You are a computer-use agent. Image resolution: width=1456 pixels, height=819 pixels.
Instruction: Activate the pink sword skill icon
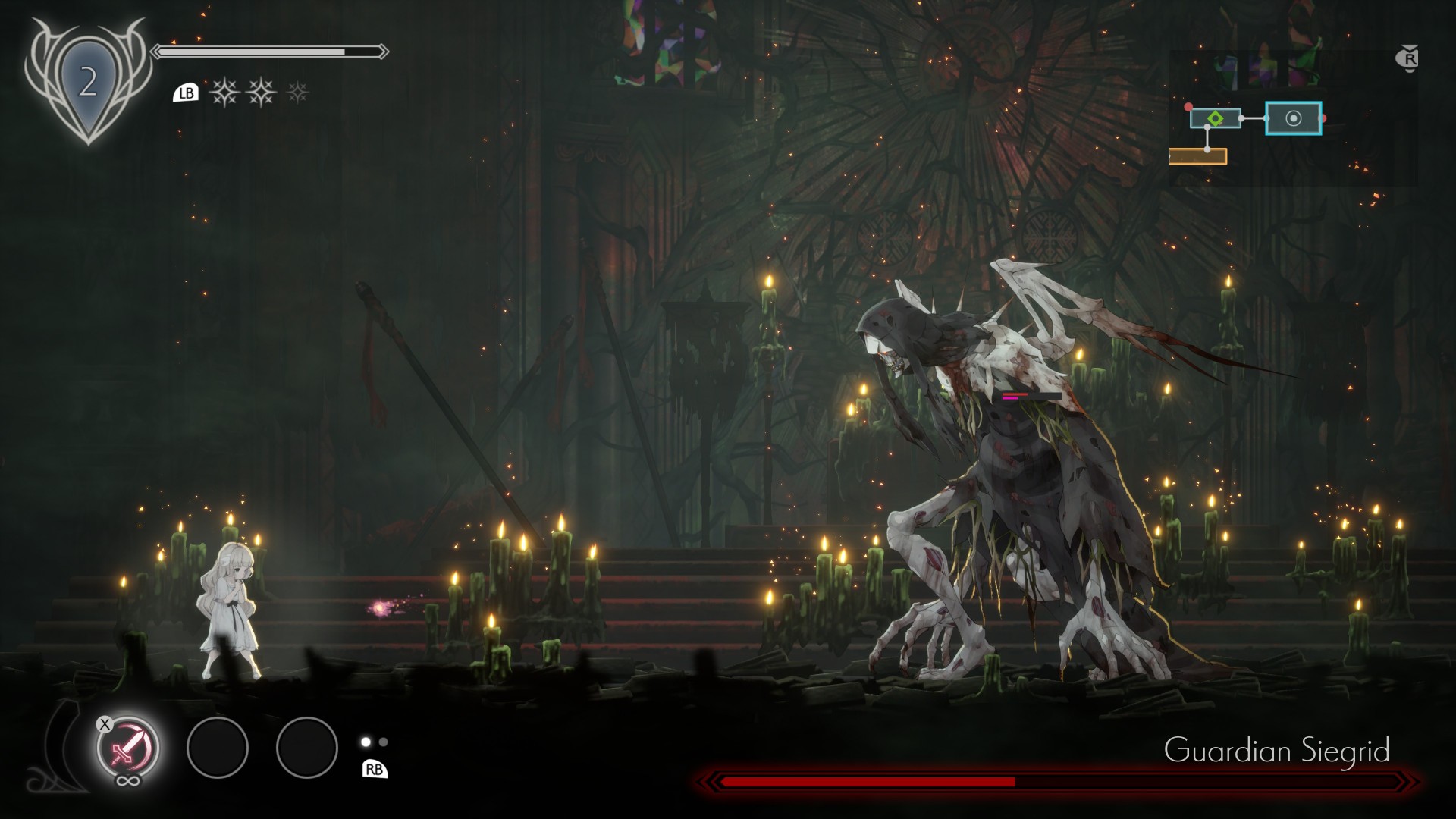click(127, 748)
